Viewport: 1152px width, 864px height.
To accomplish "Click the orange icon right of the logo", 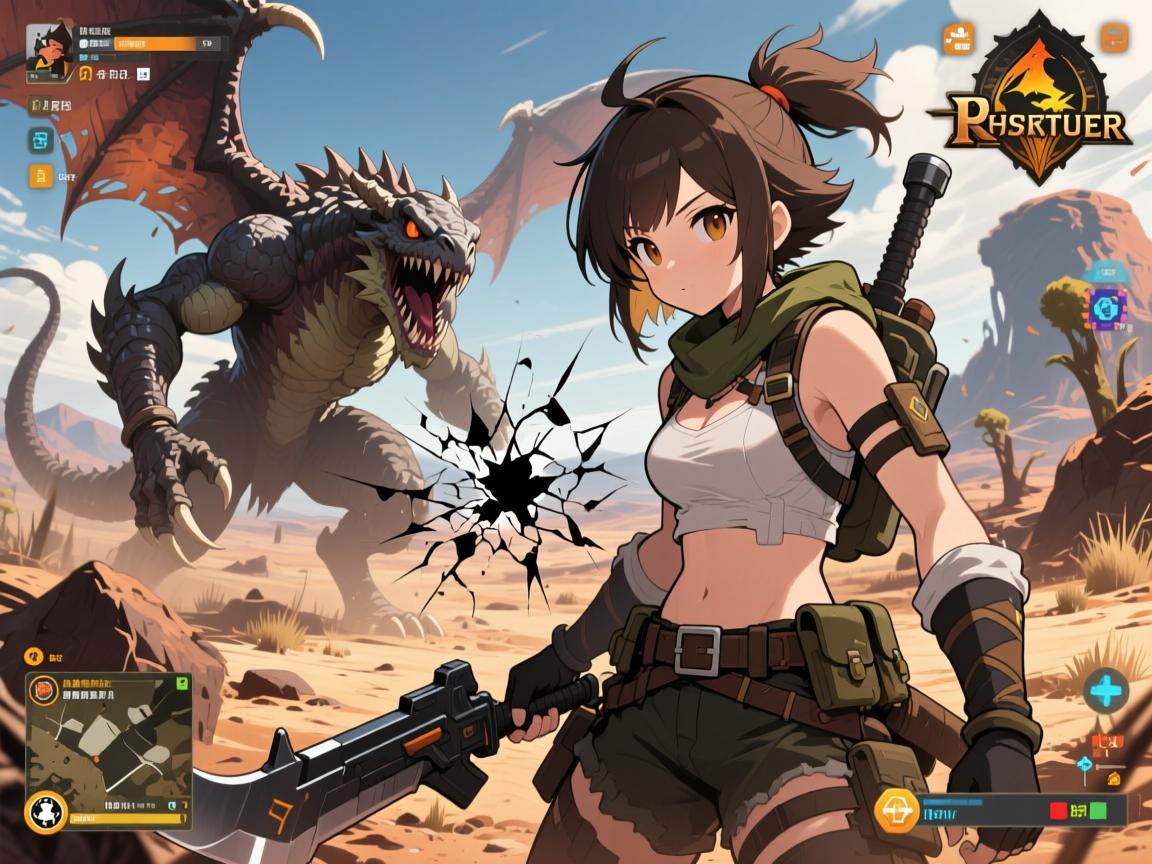I will coord(1114,38).
